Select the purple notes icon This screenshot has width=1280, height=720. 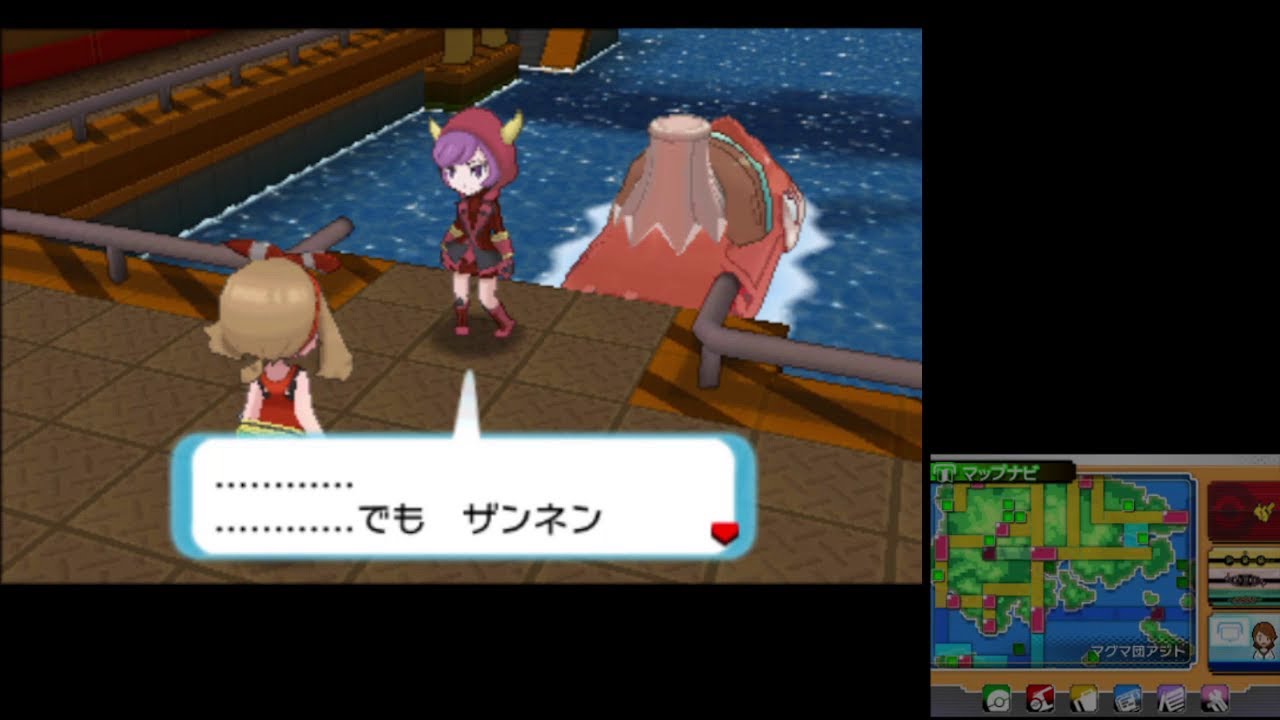click(1172, 700)
